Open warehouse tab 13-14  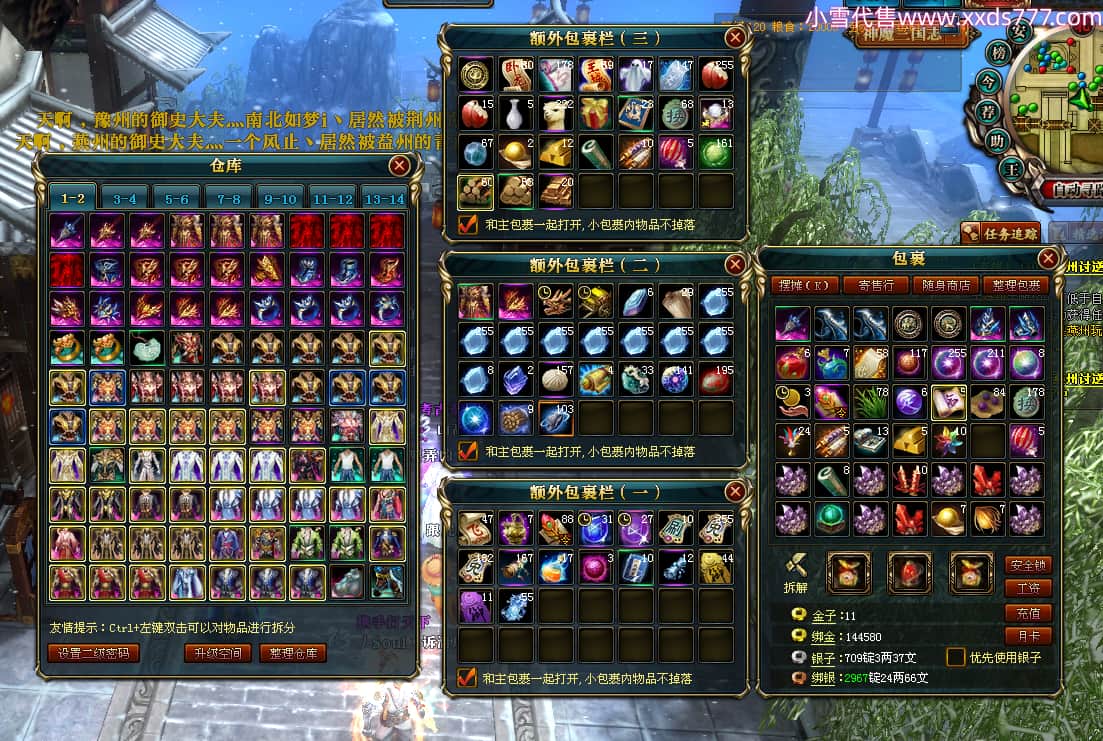385,198
